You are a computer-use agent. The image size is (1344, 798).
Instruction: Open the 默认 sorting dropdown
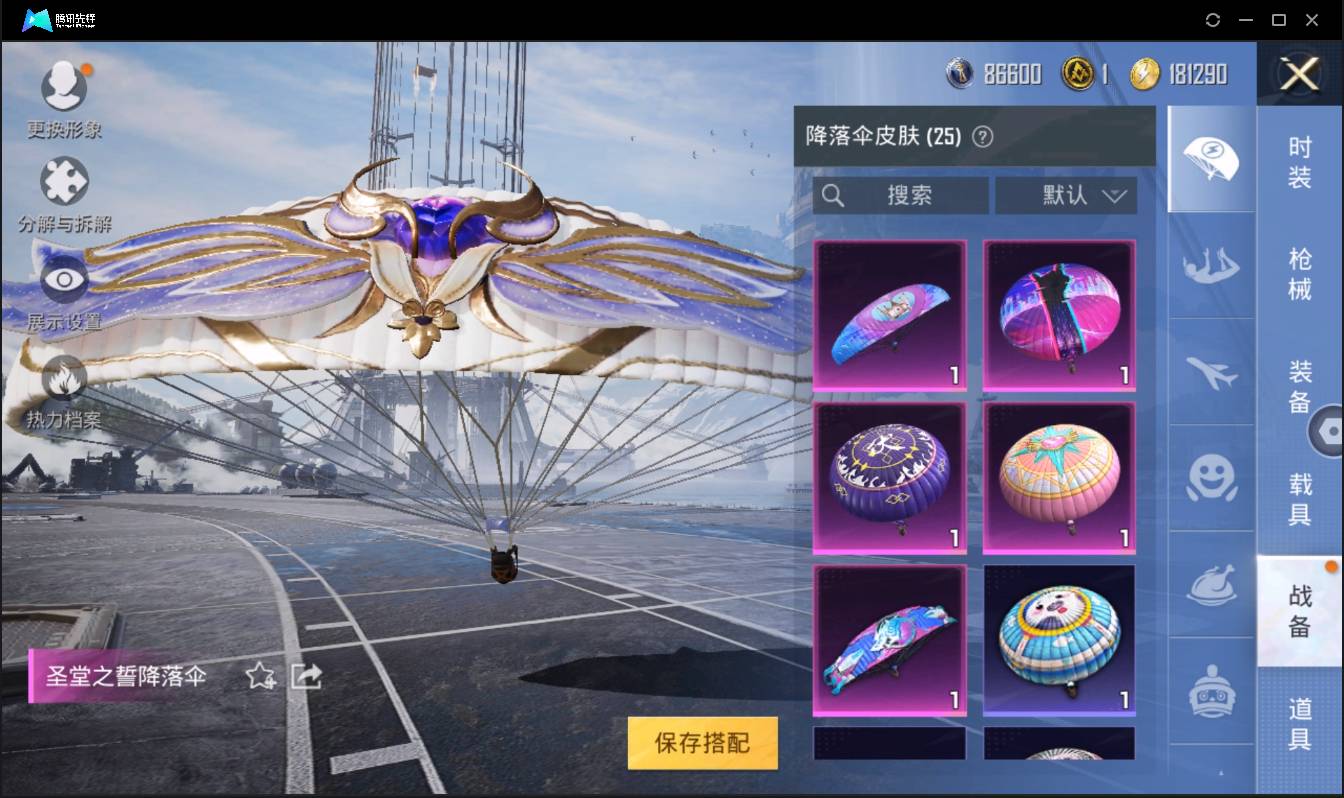click(x=1067, y=195)
